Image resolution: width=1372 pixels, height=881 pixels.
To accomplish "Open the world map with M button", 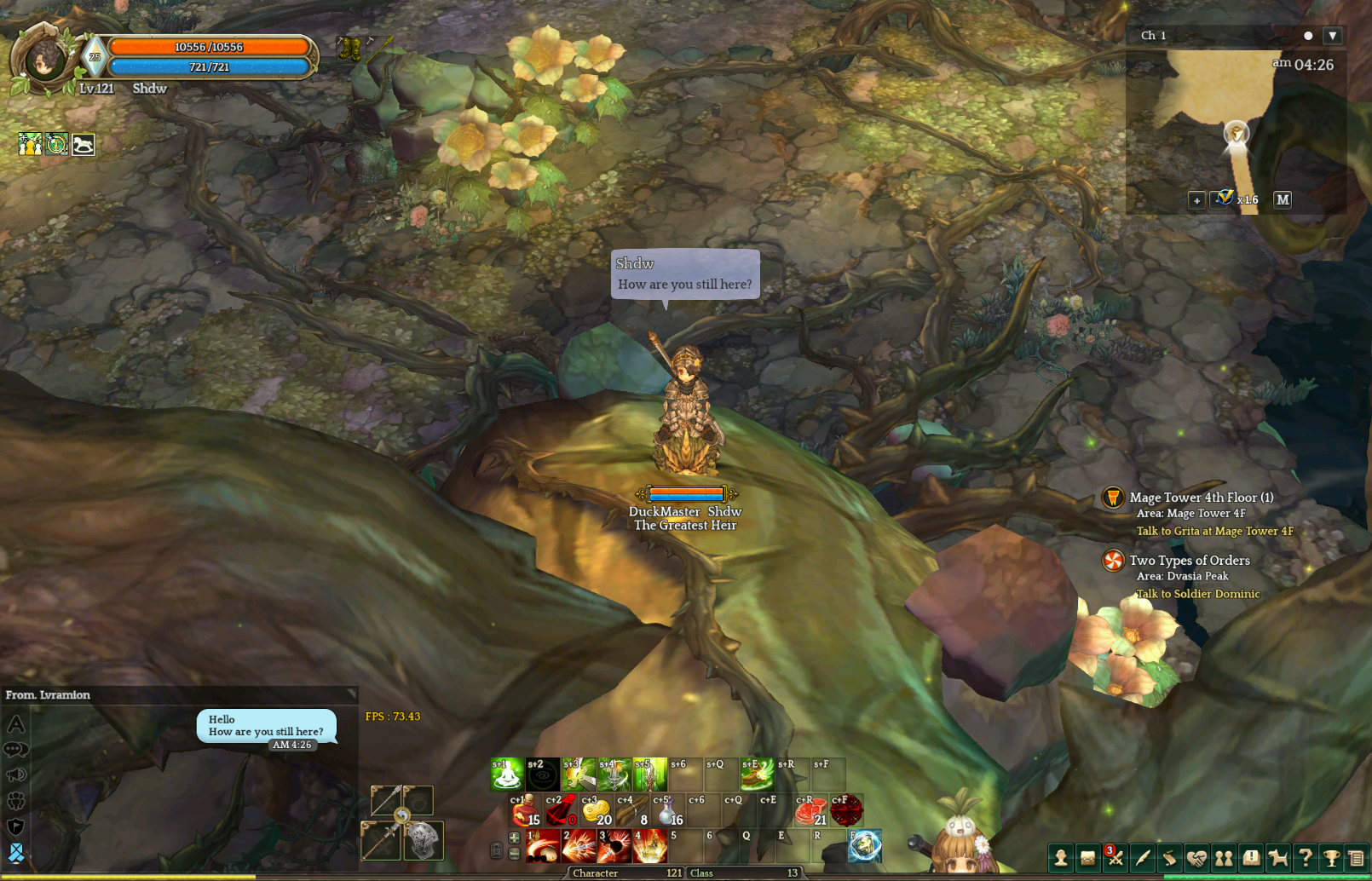I will (x=1283, y=199).
